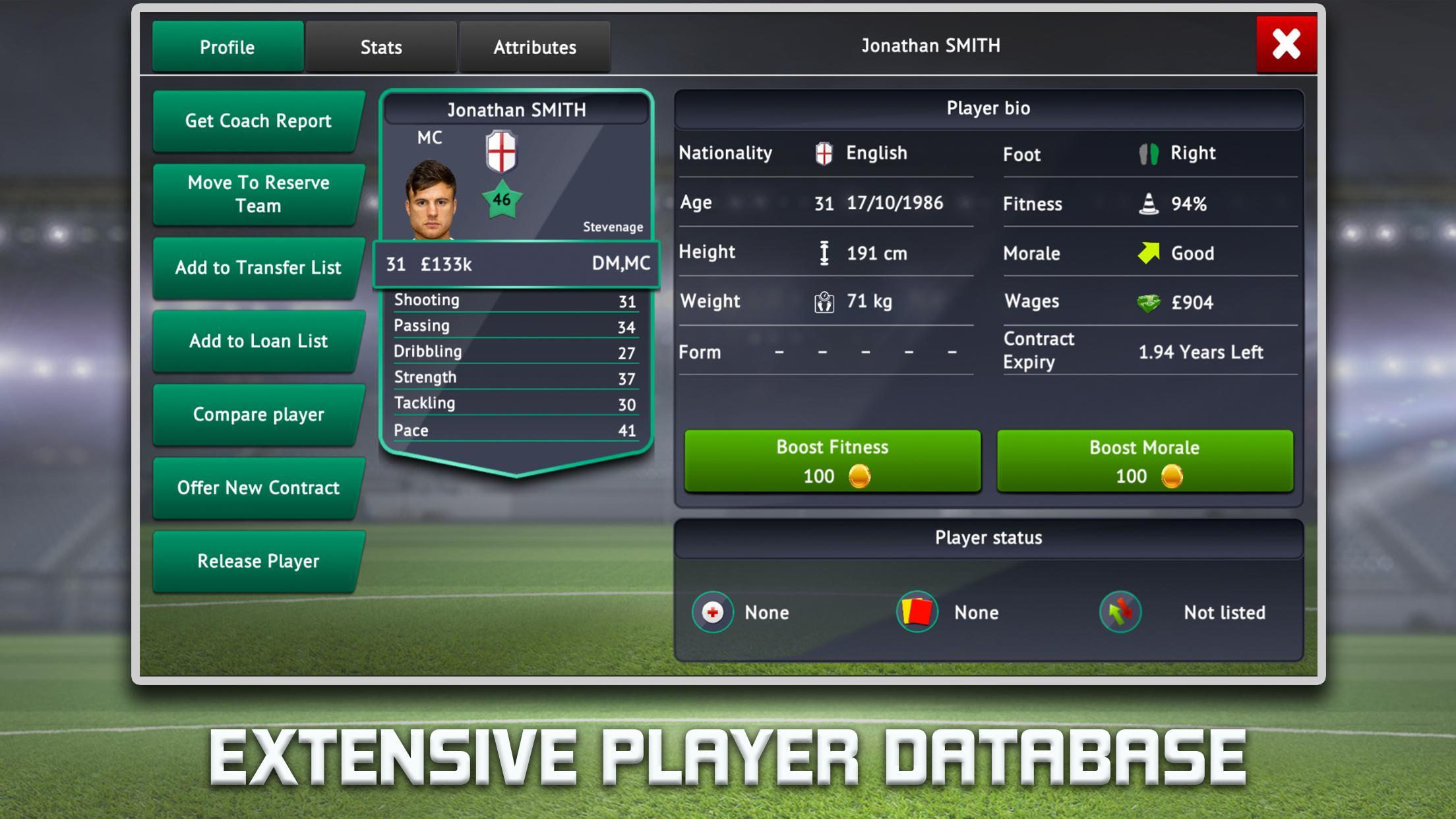
Task: Select Add to Transfer List
Action: [x=258, y=268]
